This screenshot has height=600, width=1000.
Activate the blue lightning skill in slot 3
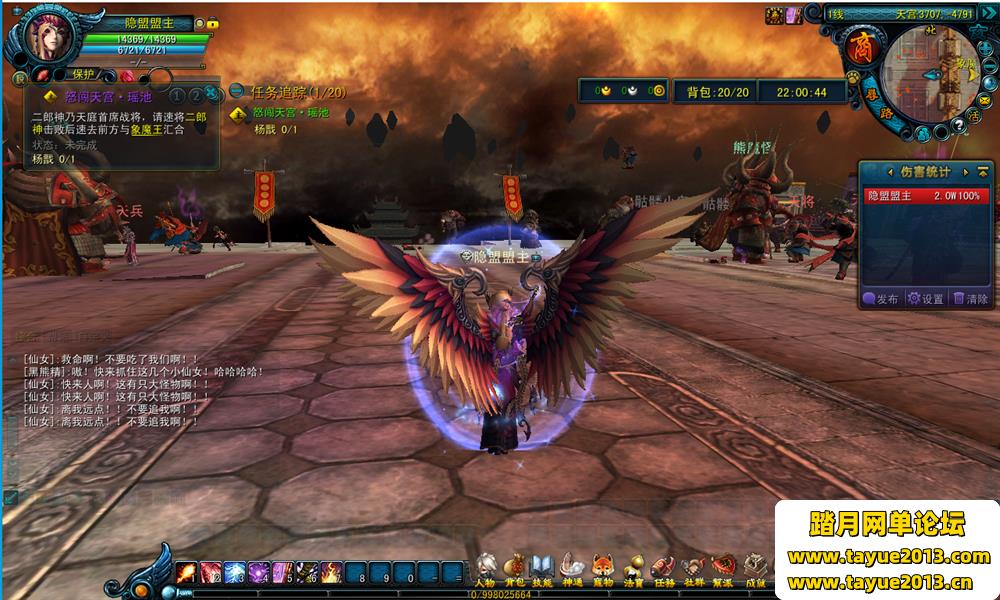tap(235, 573)
